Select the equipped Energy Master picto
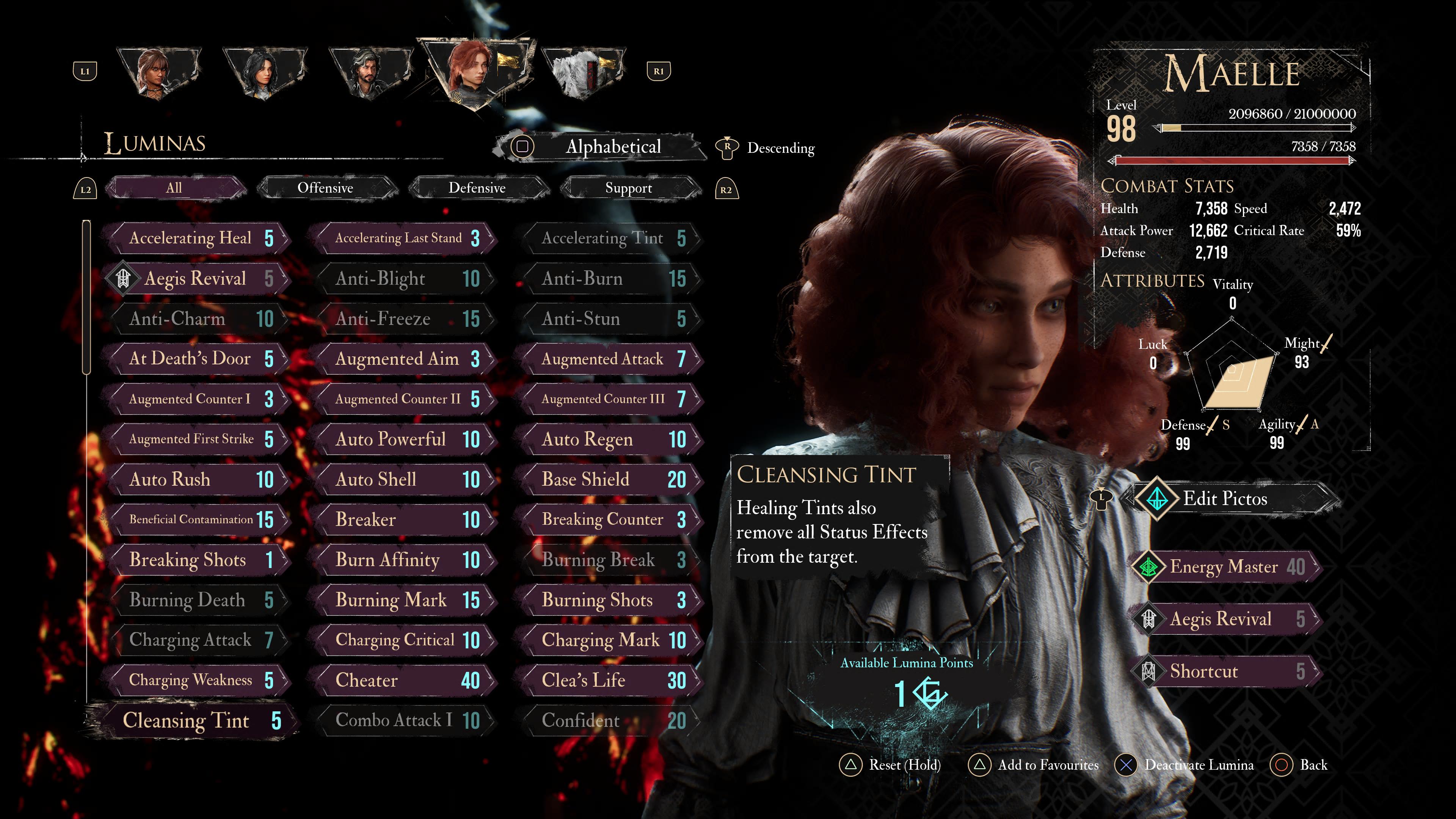 1224,566
